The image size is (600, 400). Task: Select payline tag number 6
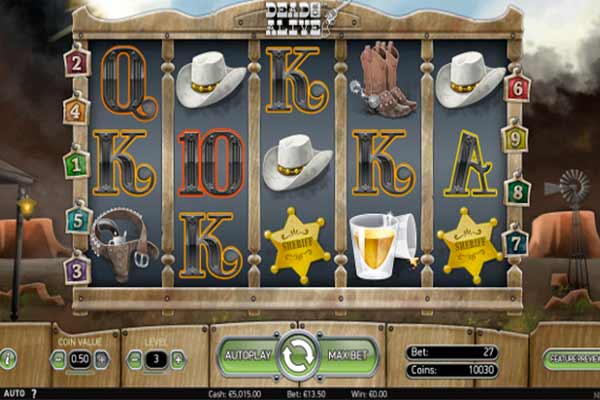(x=517, y=87)
